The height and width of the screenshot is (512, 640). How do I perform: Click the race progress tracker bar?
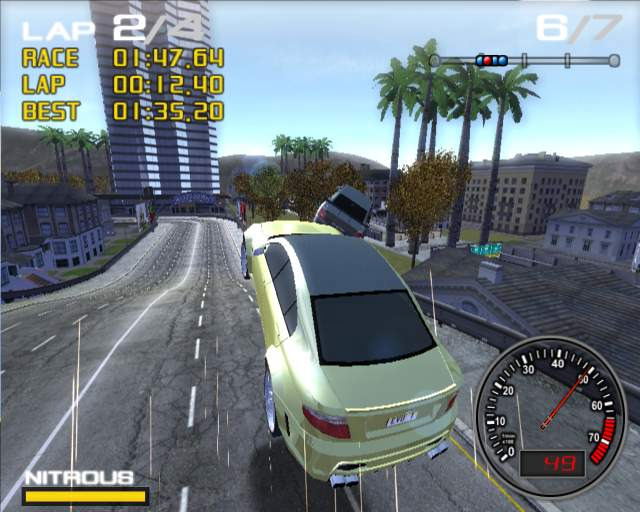click(x=525, y=61)
